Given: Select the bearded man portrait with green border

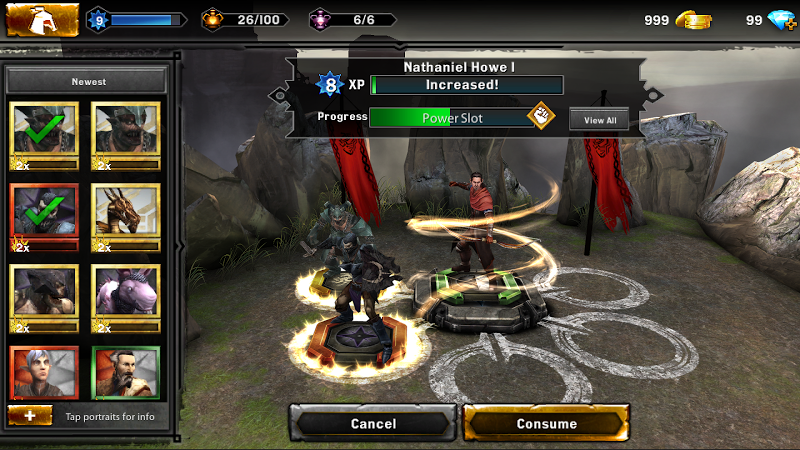Looking at the screenshot, I should (126, 372).
